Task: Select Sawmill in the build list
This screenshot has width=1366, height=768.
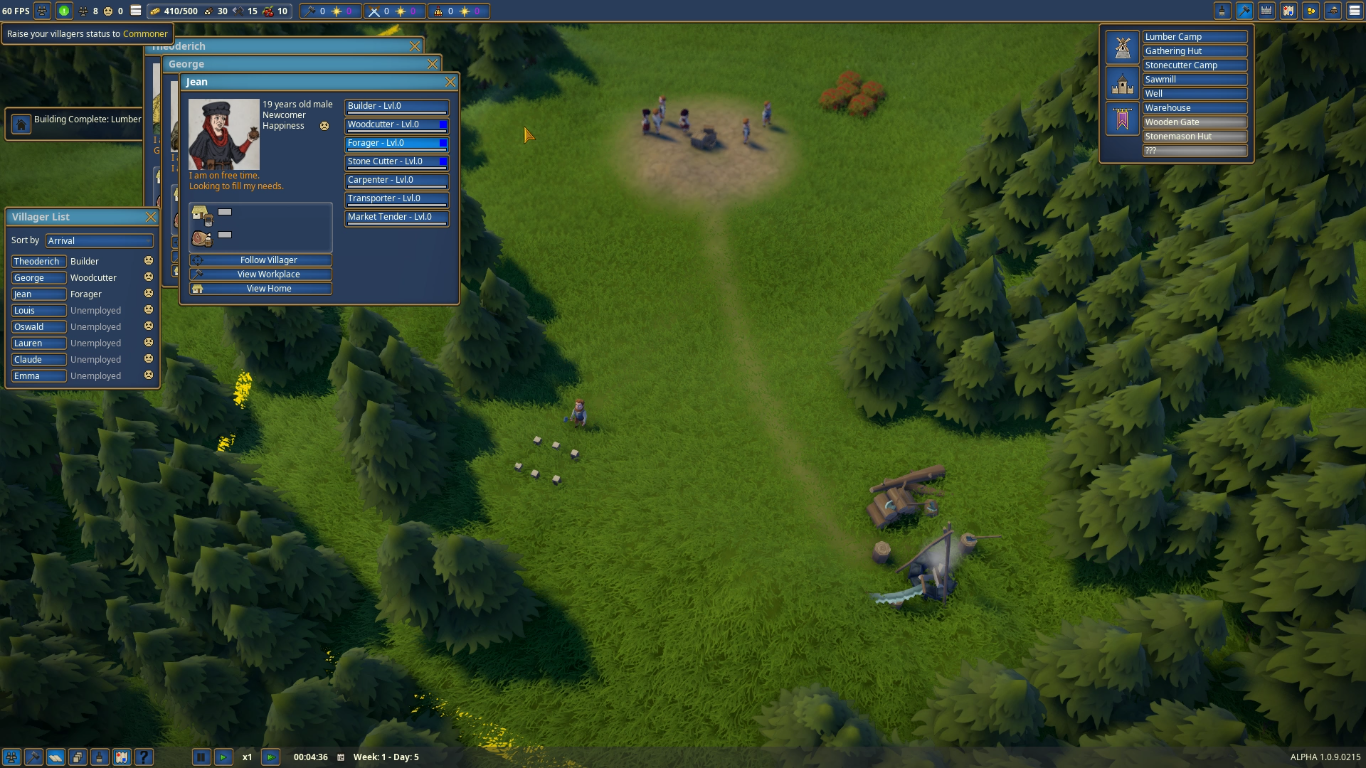Action: click(x=1195, y=79)
